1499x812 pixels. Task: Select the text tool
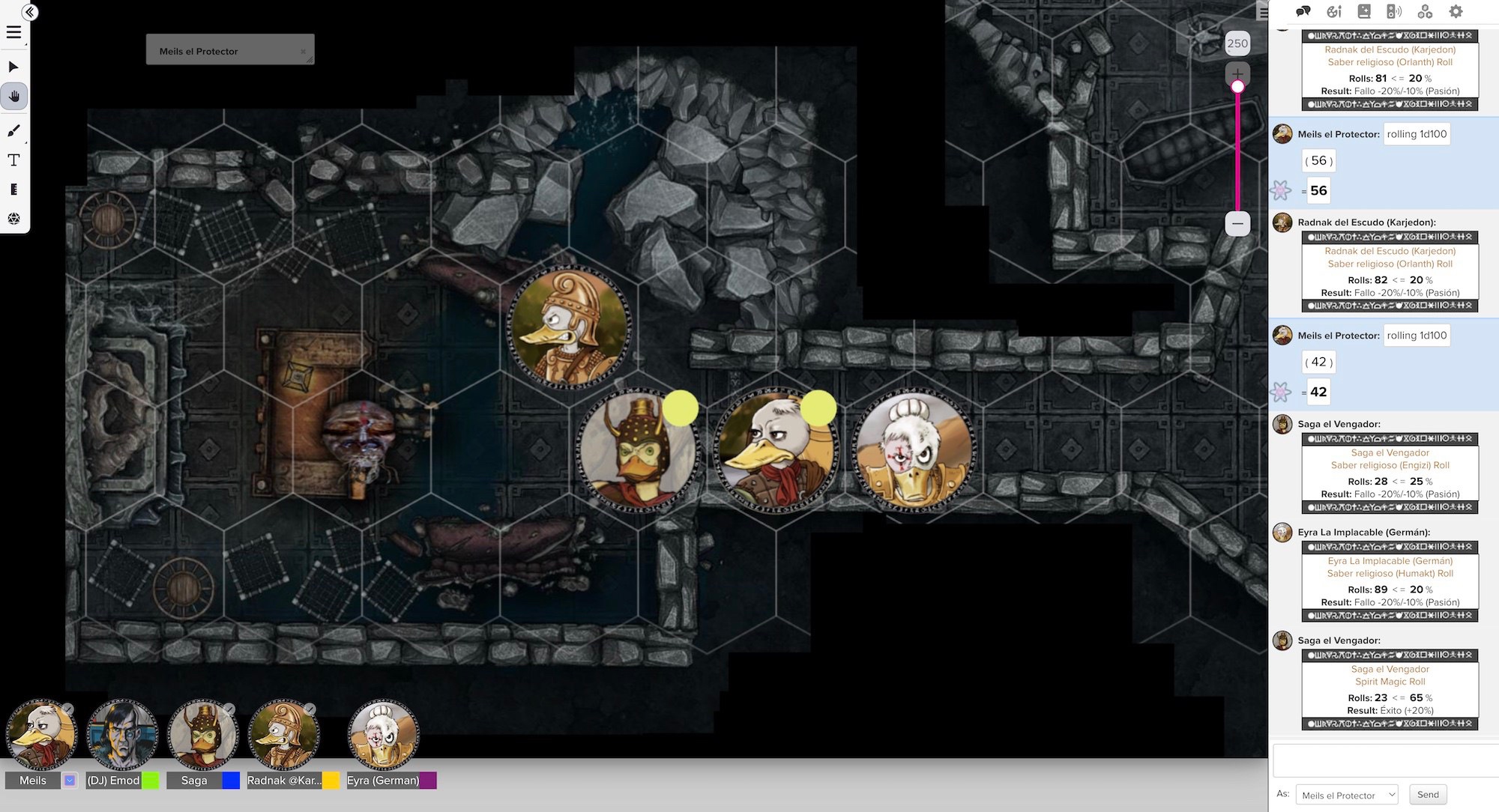click(x=13, y=160)
